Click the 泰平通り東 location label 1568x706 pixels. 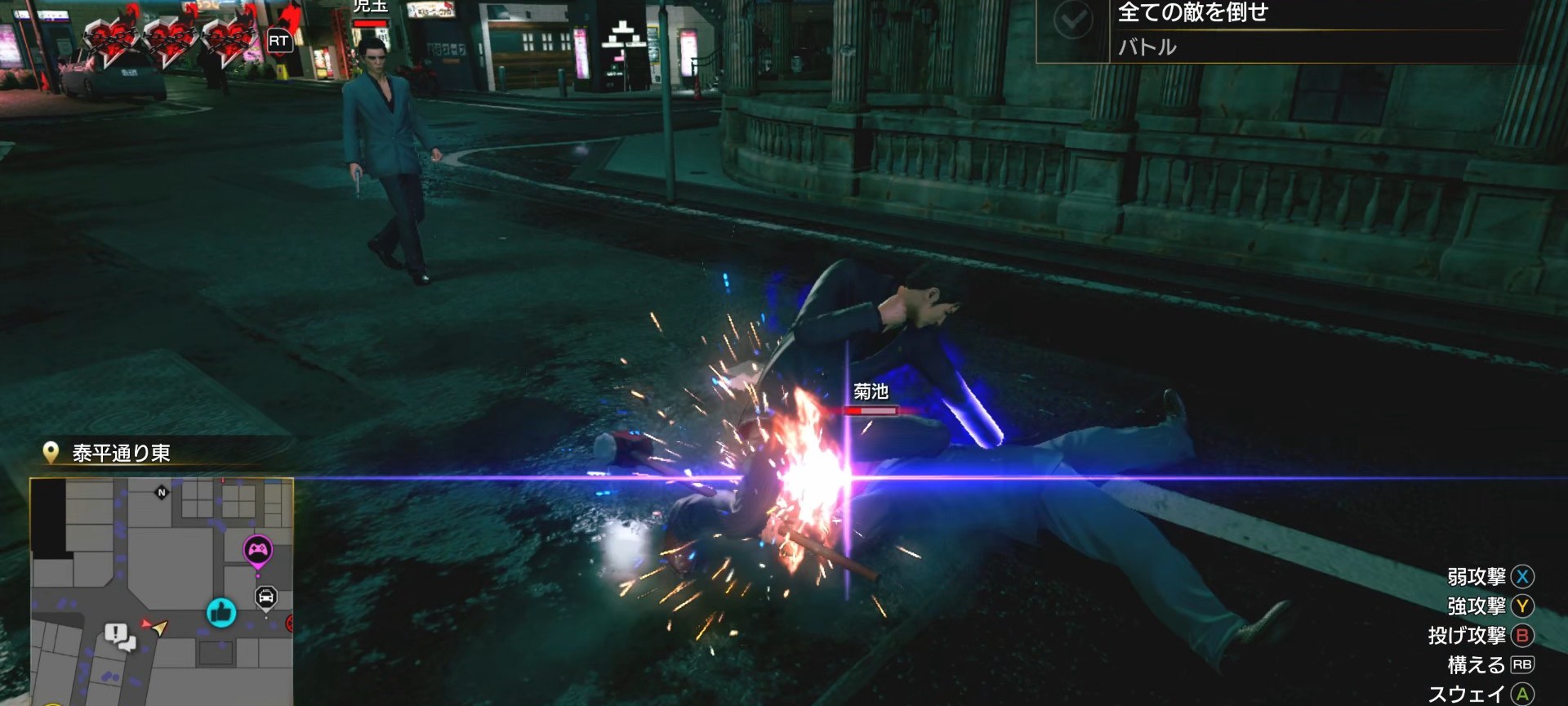(121, 453)
